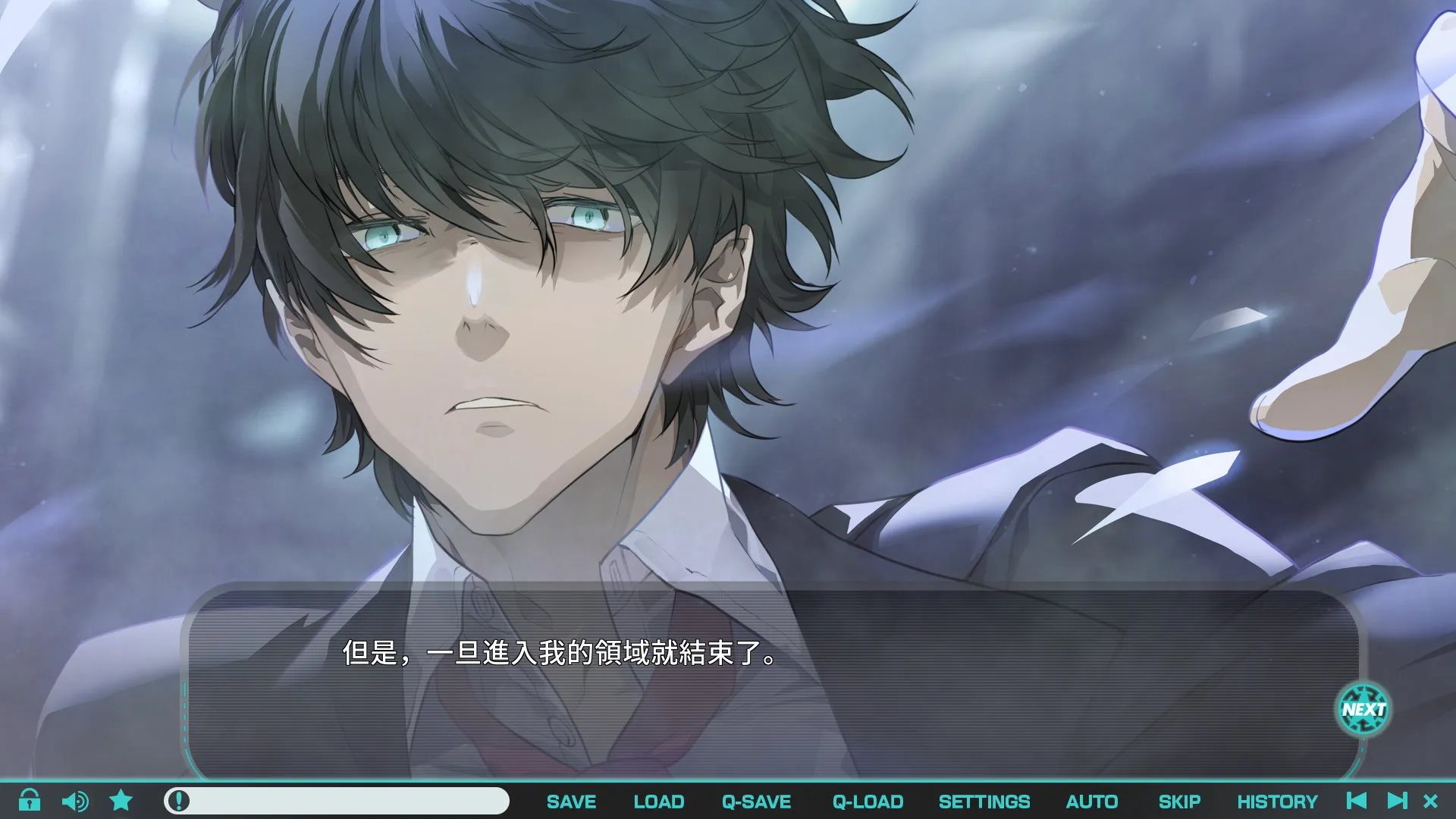Select the star bookmark icon
Viewport: 1456px width, 819px height.
tap(121, 801)
